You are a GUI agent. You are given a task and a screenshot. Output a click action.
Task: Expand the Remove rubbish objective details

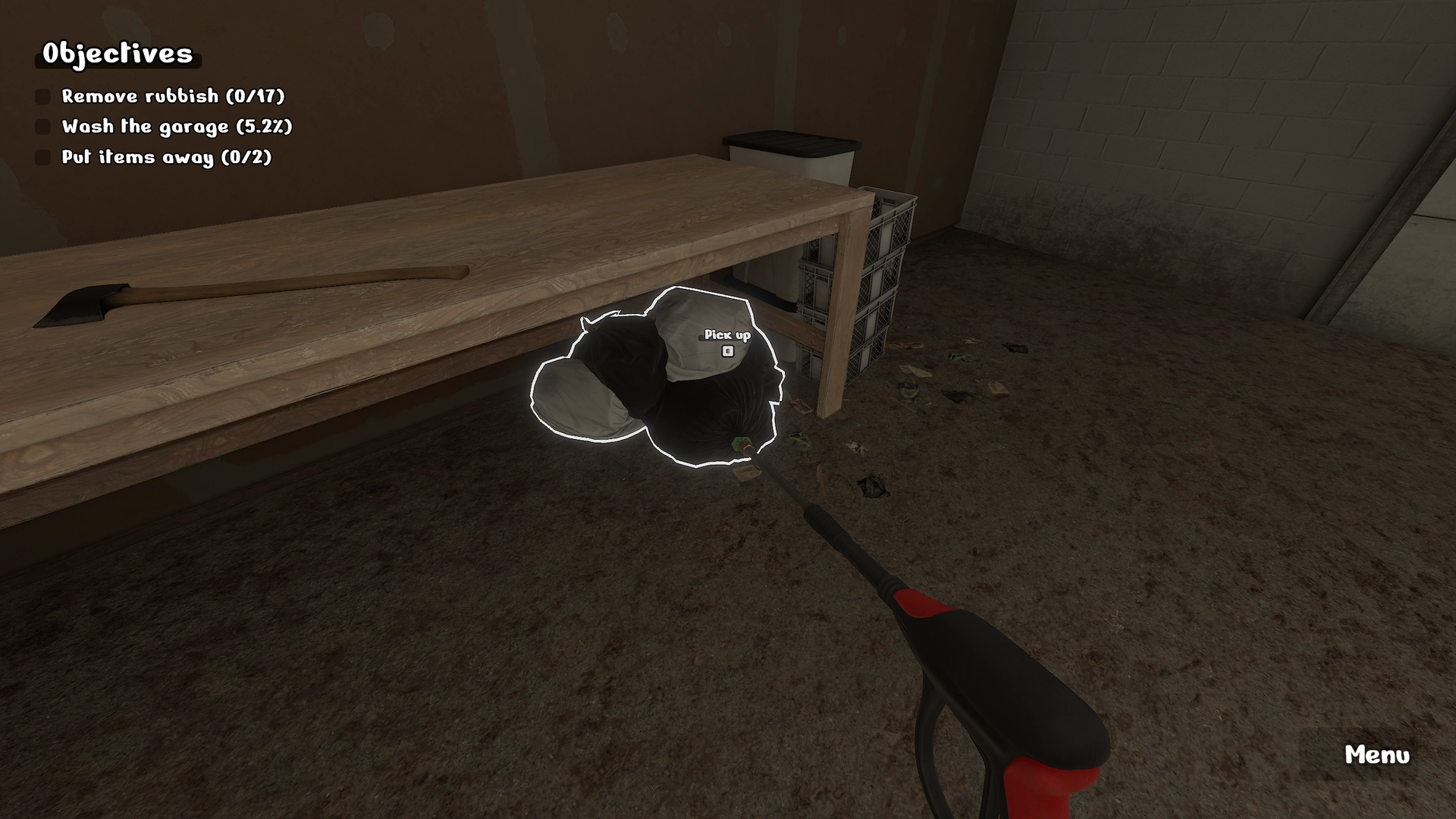click(x=173, y=96)
